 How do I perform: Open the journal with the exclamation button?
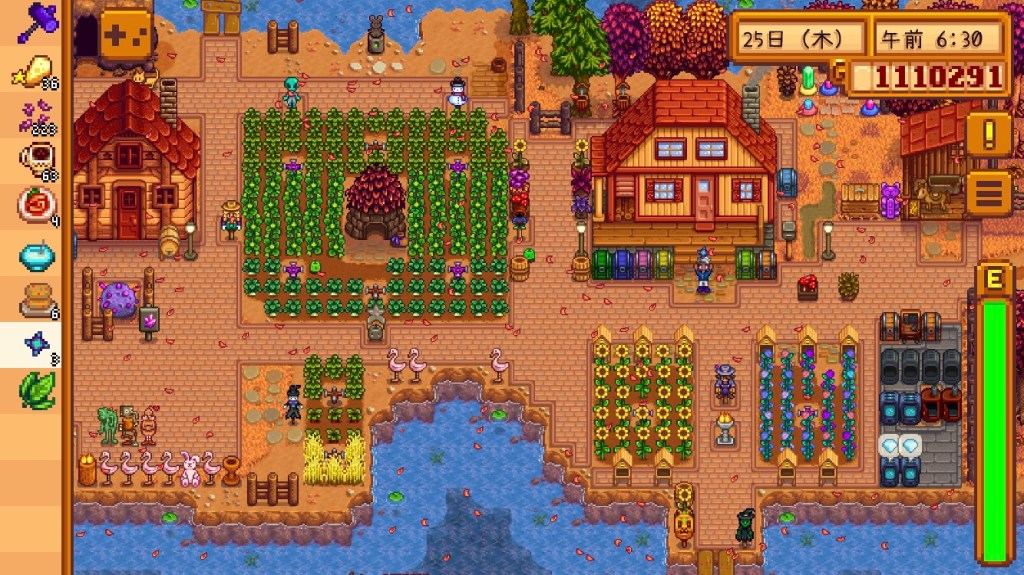coord(988,134)
